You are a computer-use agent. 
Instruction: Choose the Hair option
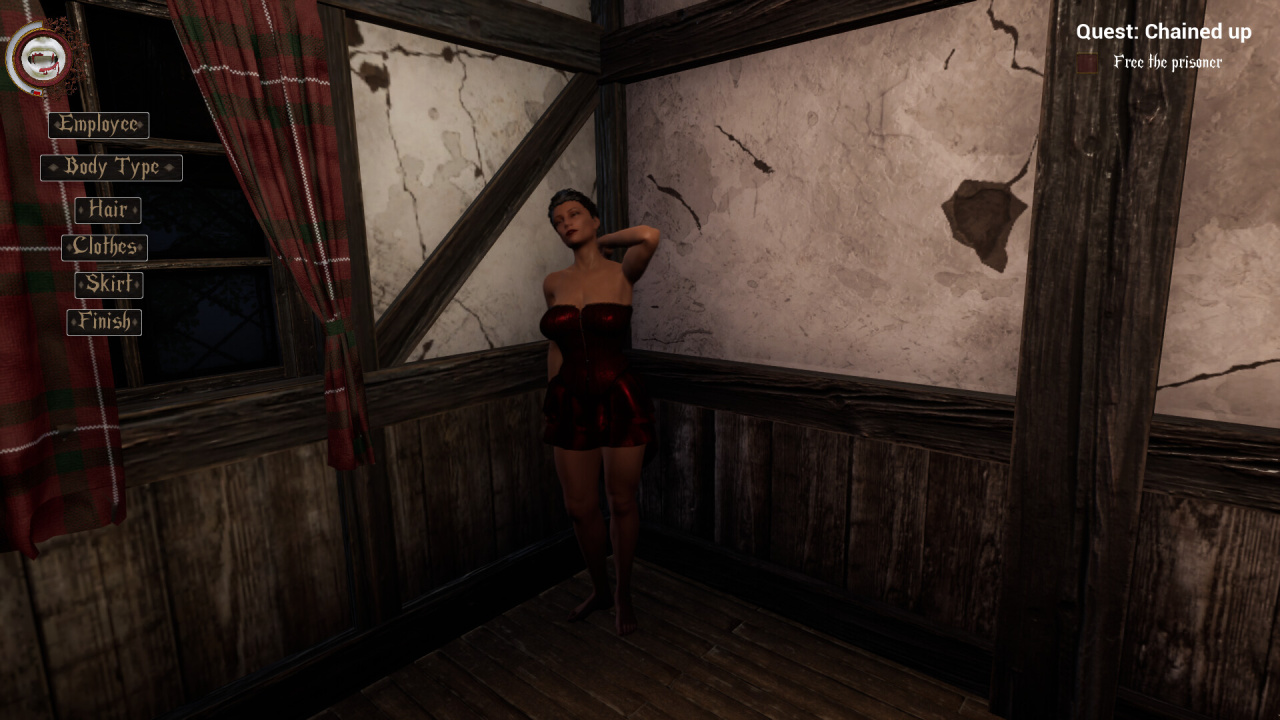coord(107,210)
